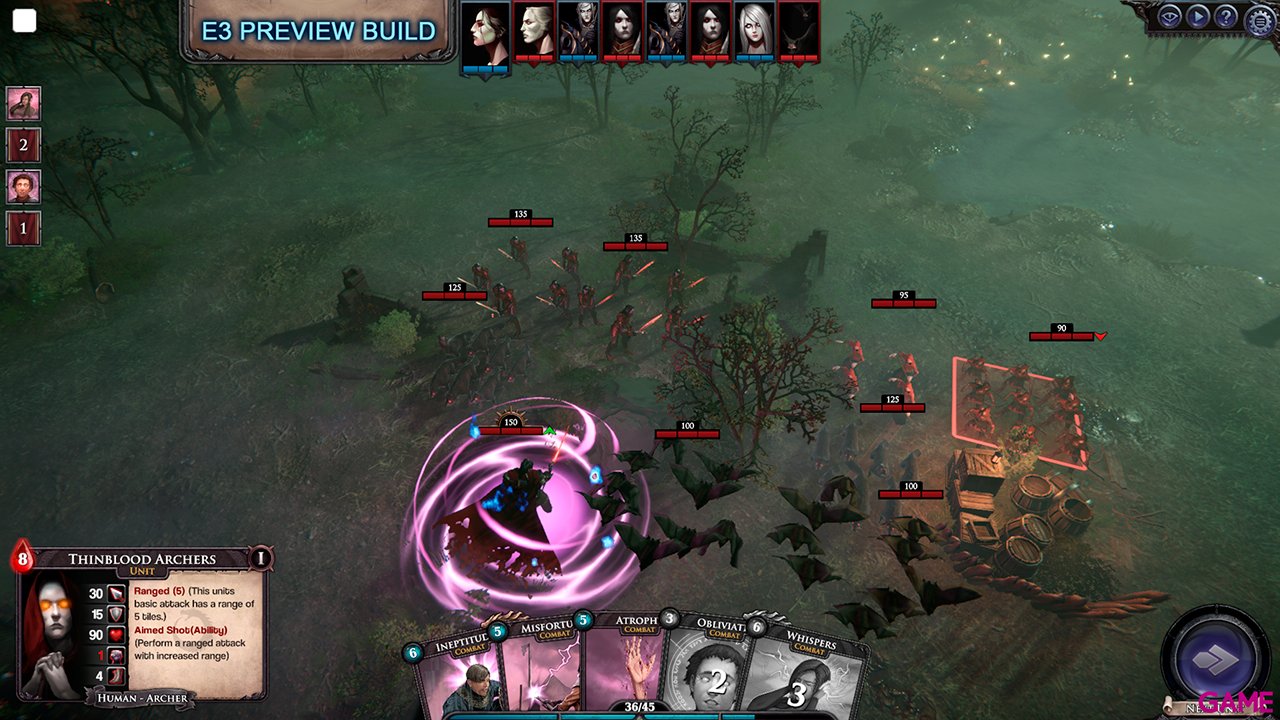The image size is (1280, 720).
Task: Click the Thinblood Archers unit name banner
Action: click(x=142, y=559)
